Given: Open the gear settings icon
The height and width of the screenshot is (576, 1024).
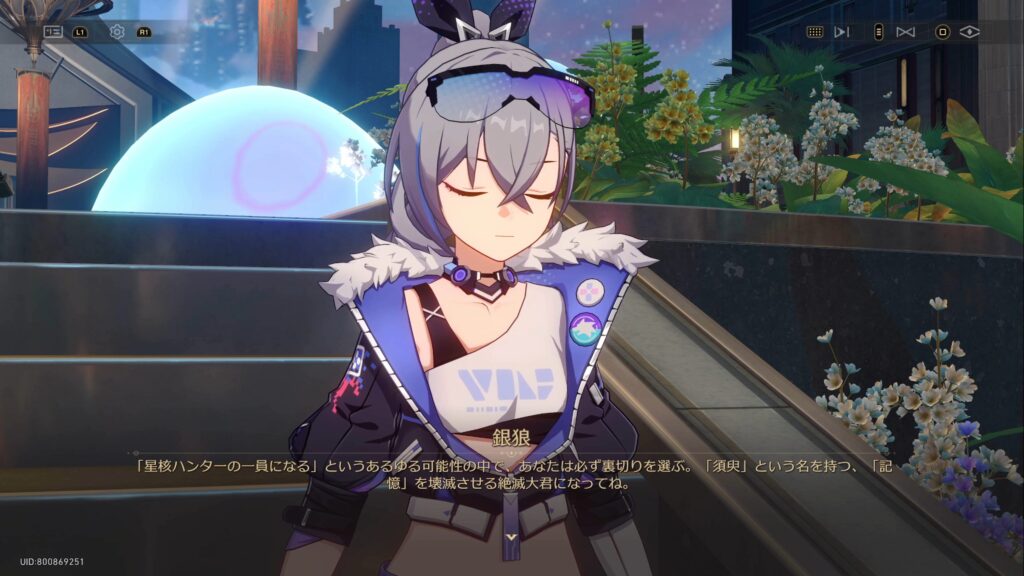Looking at the screenshot, I should point(117,32).
